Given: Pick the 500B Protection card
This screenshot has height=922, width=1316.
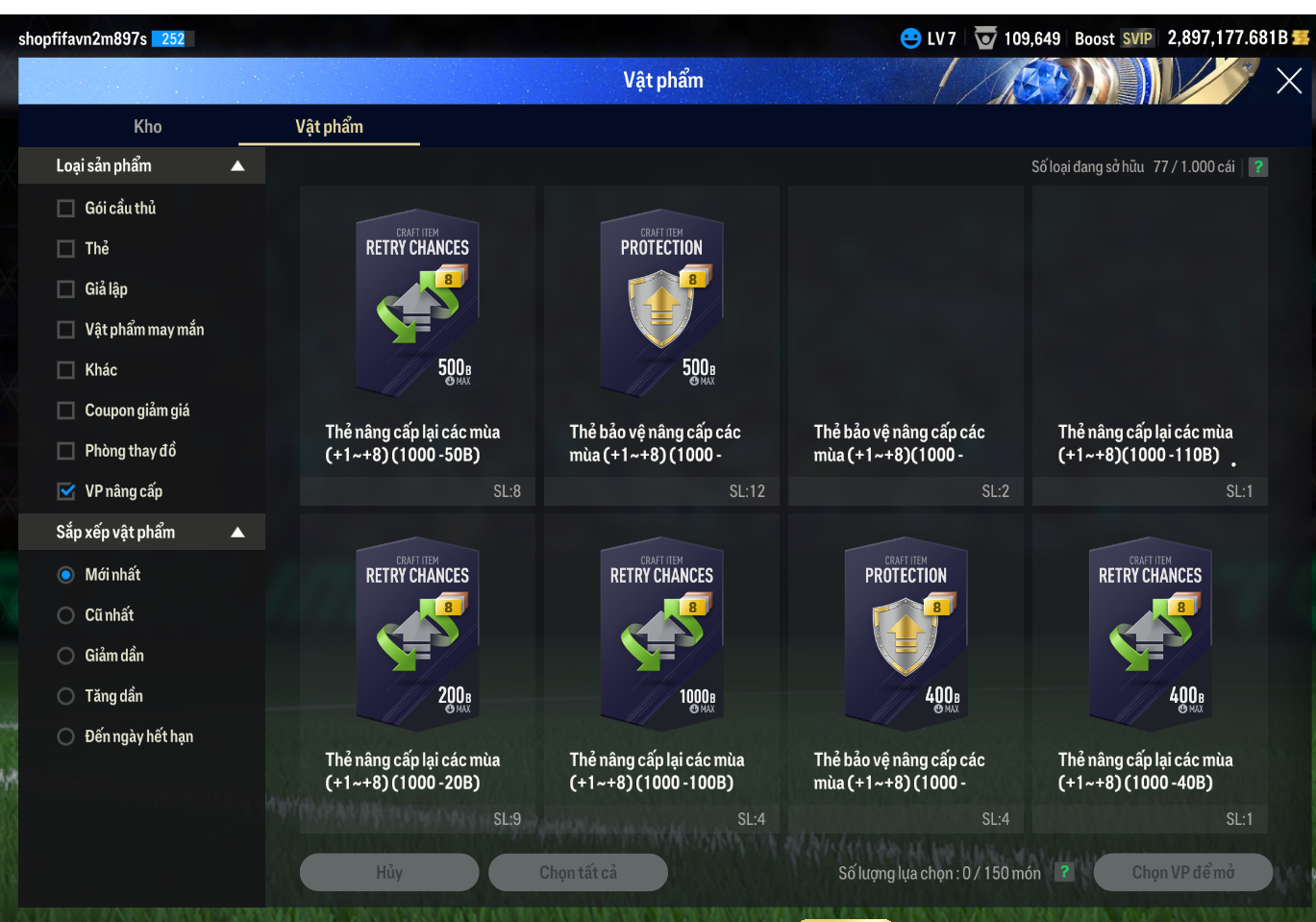Looking at the screenshot, I should pyautogui.click(x=661, y=303).
